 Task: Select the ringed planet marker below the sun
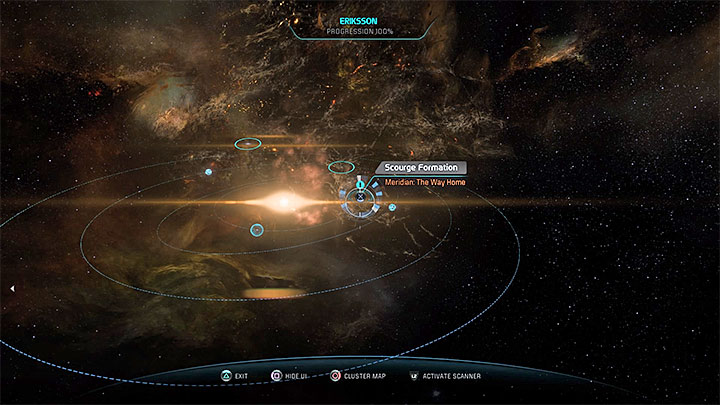tap(257, 230)
